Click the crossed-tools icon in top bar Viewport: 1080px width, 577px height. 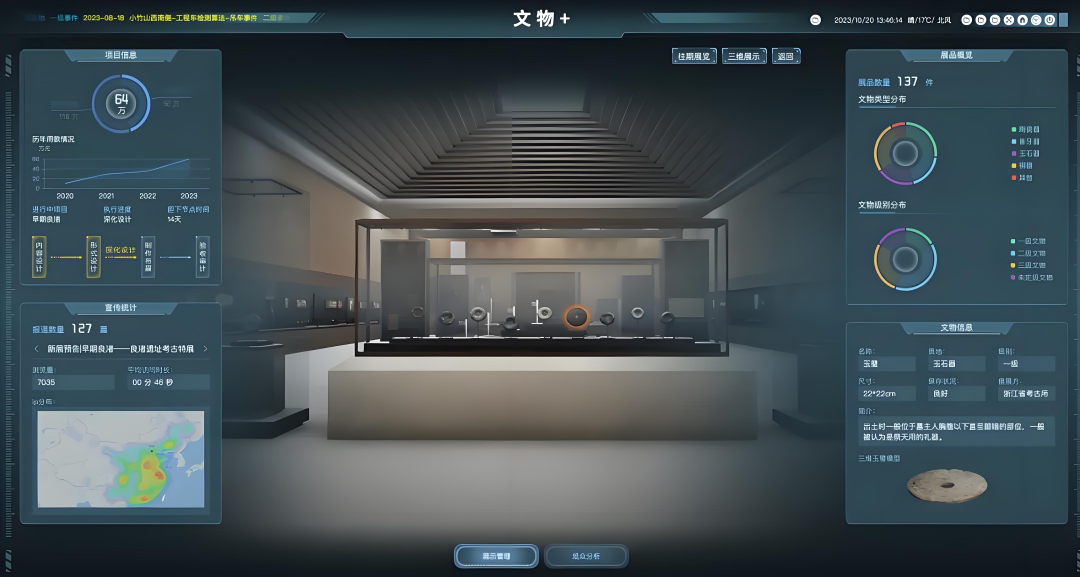click(x=1009, y=20)
